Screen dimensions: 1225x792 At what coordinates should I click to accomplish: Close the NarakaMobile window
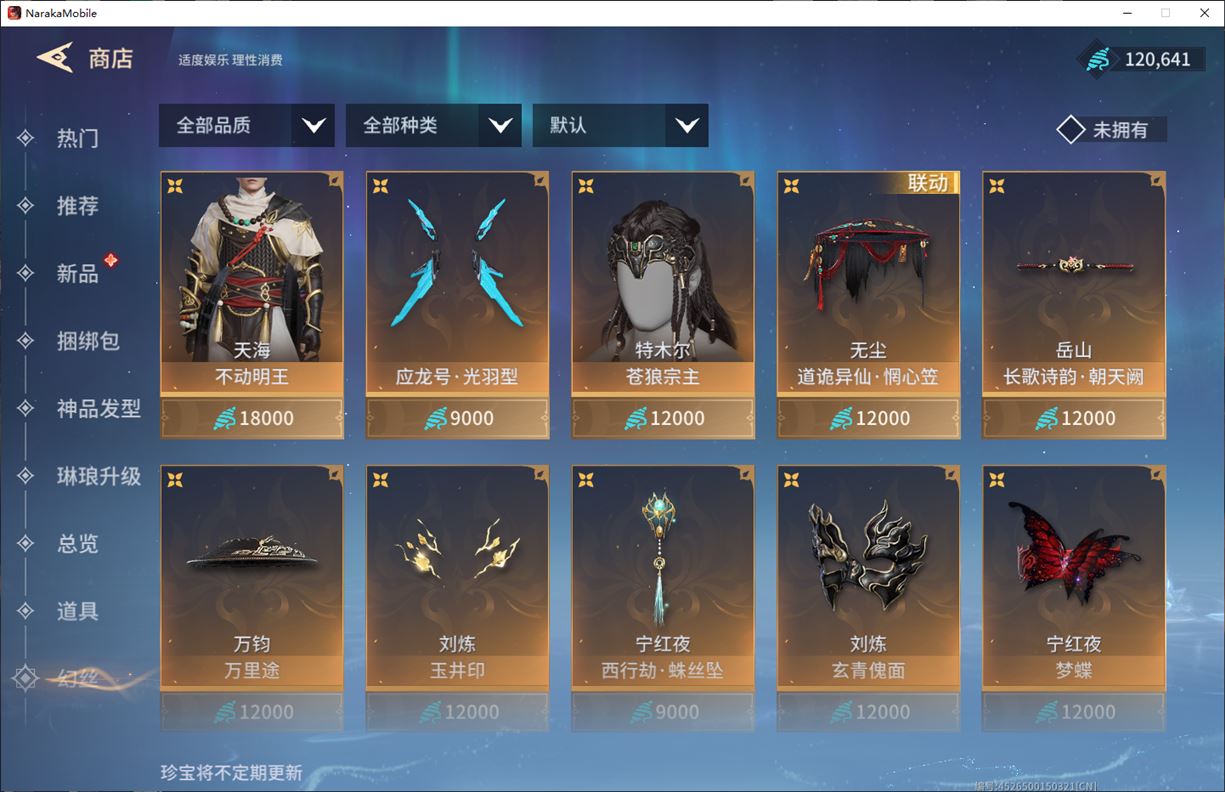(1203, 13)
